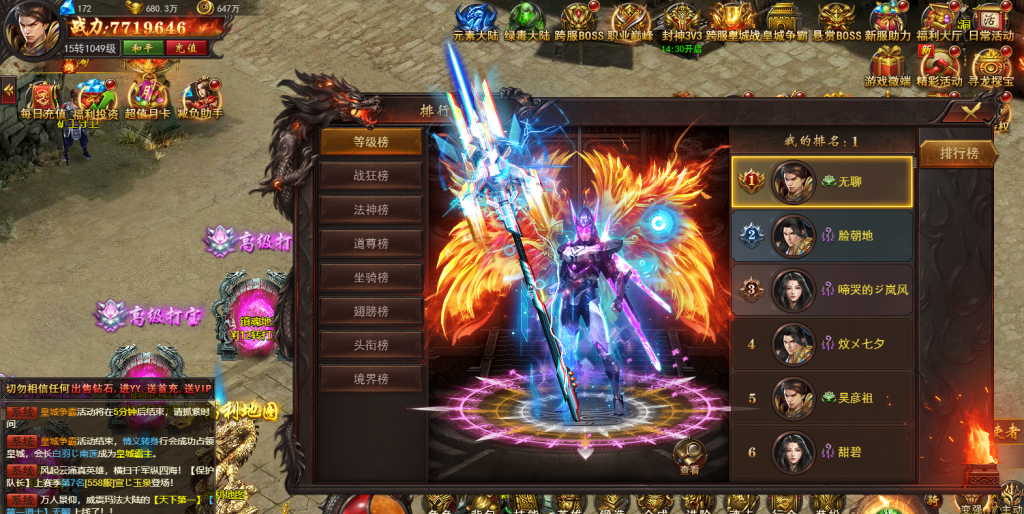Open the 元素大陆 event icon
Screen dimensions: 1024x514
tap(476, 22)
